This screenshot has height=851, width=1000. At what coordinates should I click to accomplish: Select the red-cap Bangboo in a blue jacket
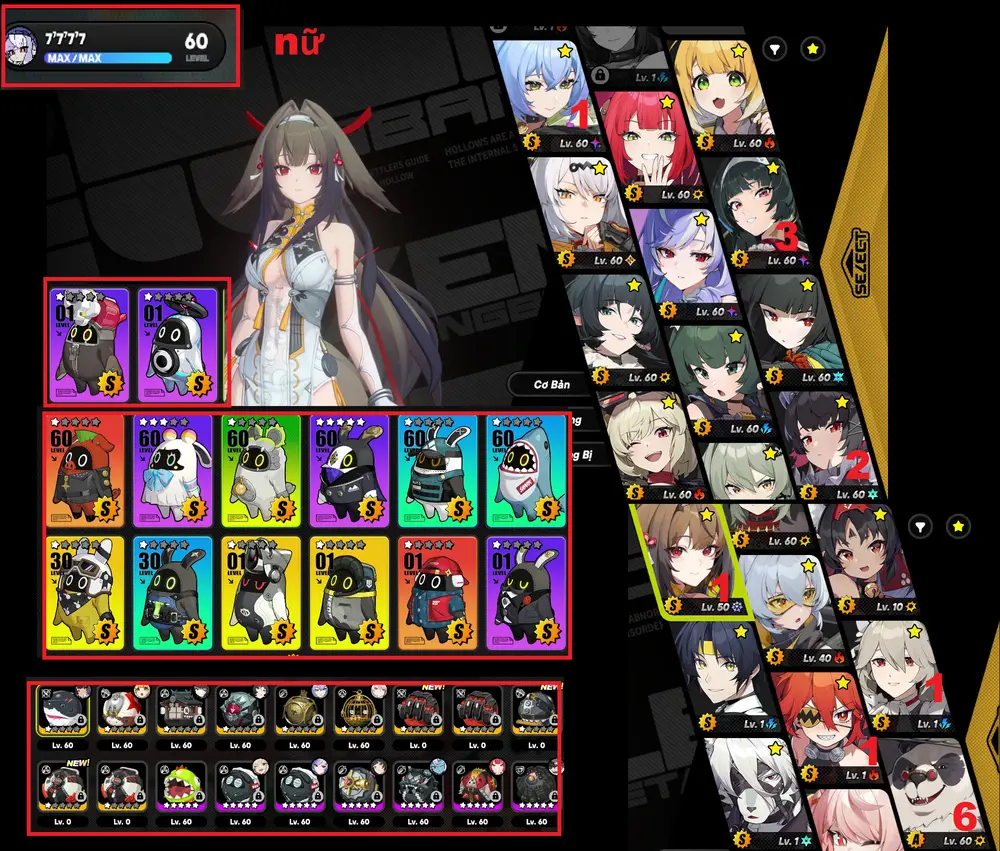[437, 592]
